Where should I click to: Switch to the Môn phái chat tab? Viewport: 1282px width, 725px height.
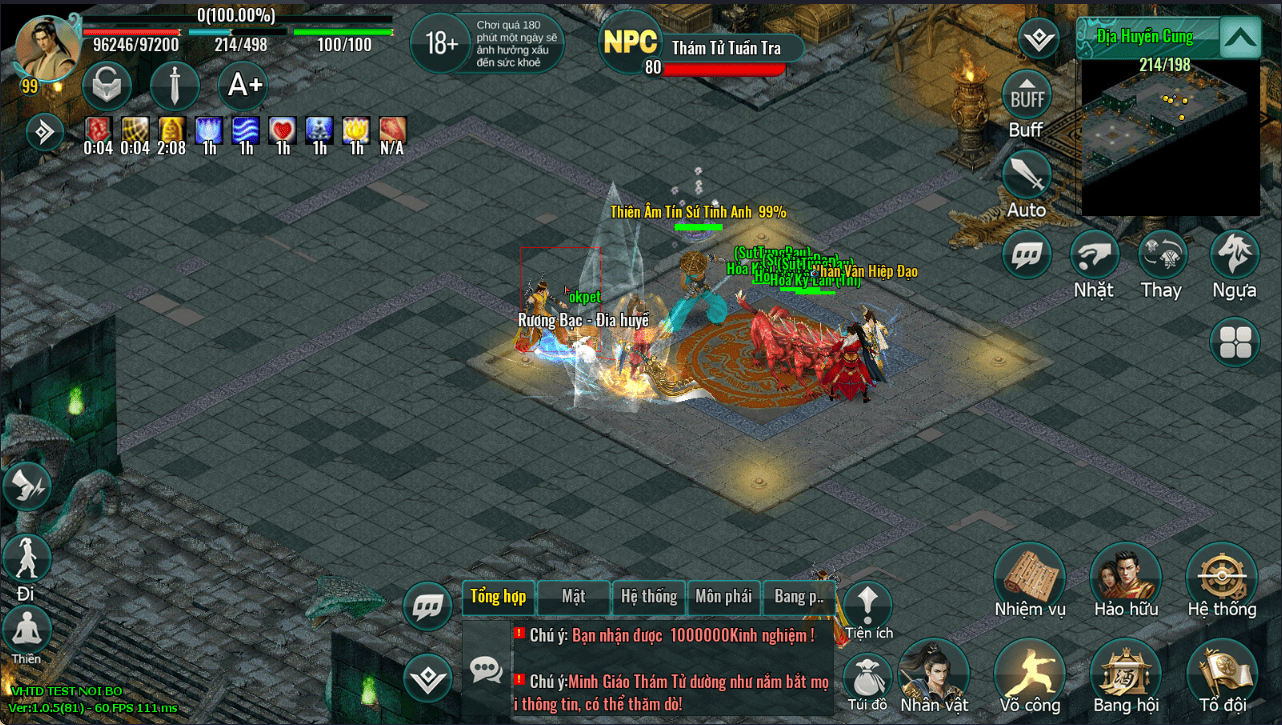point(723,597)
